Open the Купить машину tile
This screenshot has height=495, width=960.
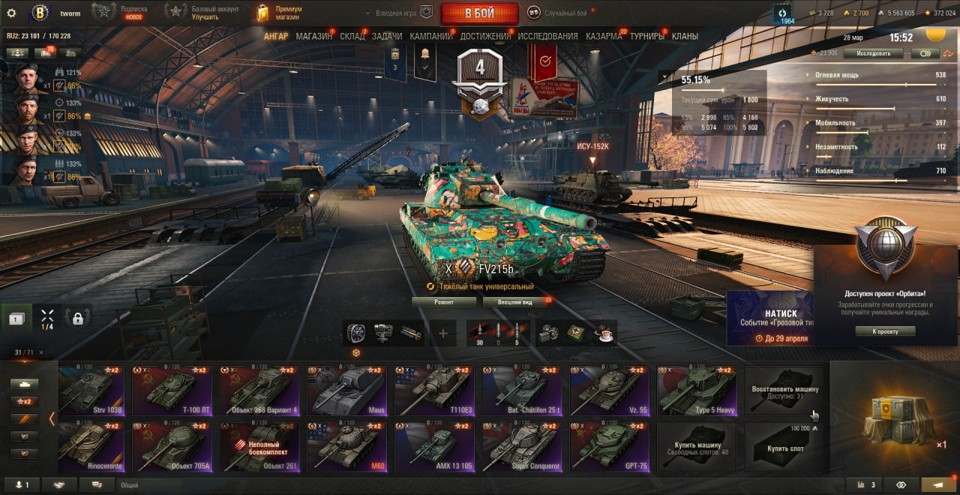tap(697, 447)
